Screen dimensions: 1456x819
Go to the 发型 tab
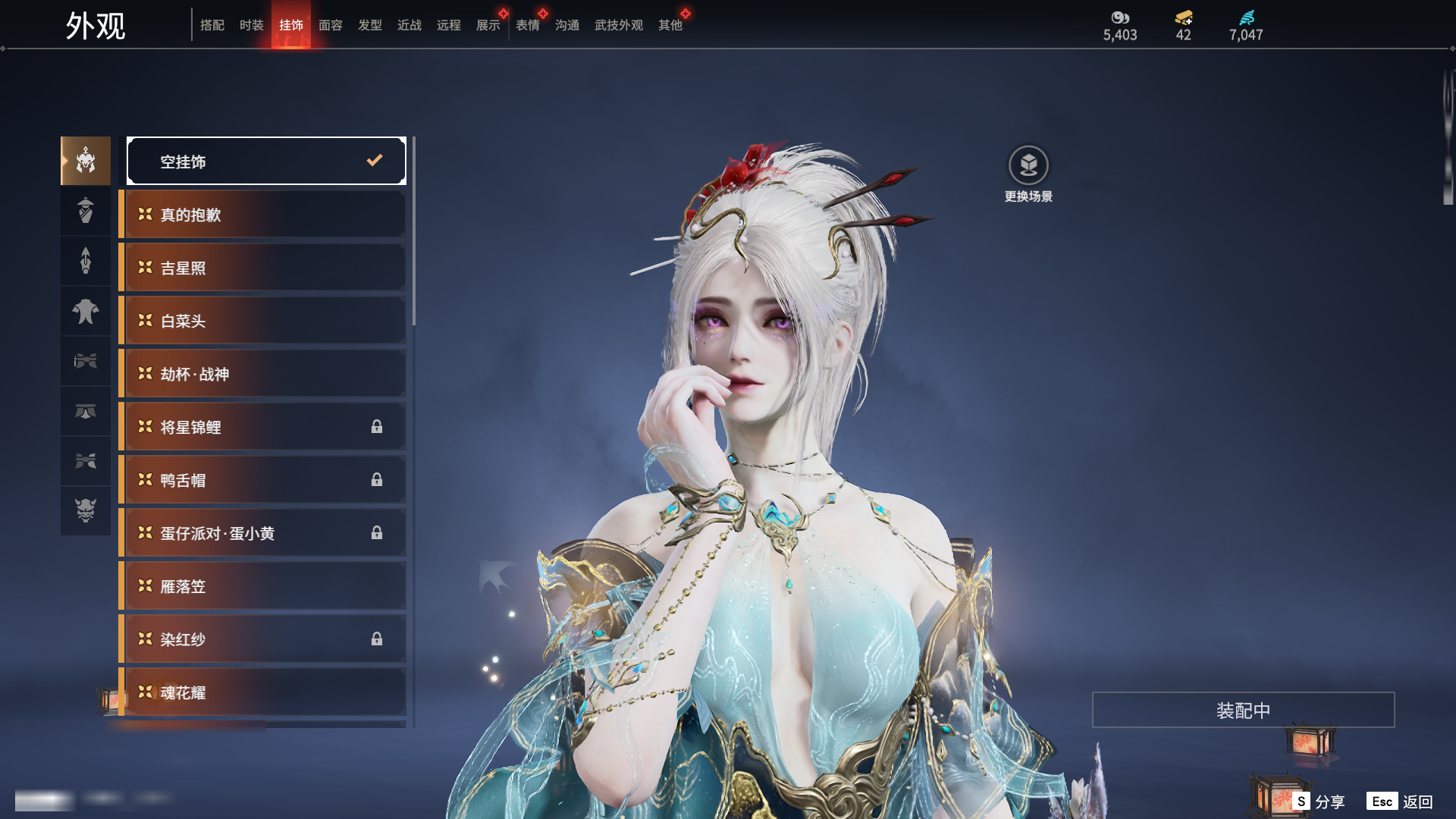(x=369, y=25)
